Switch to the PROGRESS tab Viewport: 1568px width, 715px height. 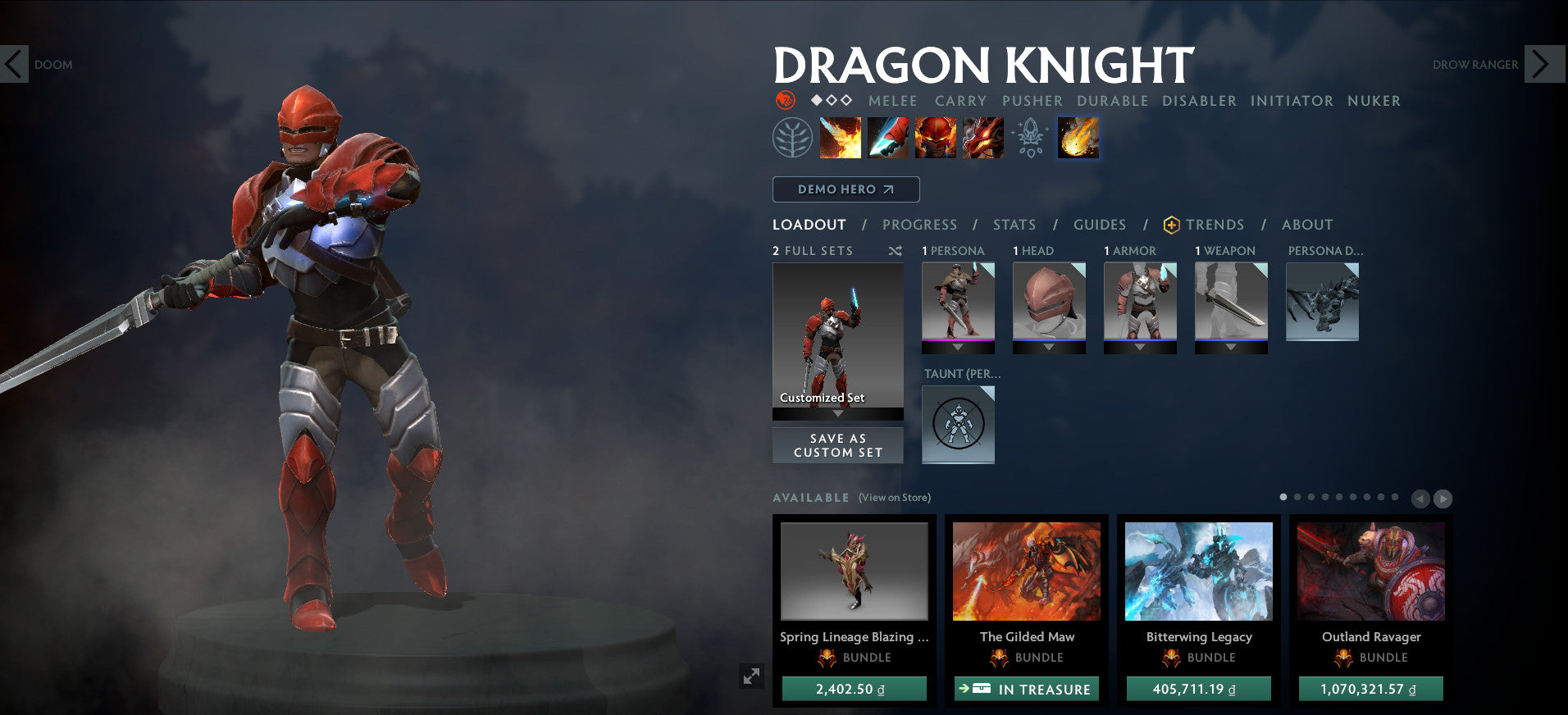tap(919, 225)
